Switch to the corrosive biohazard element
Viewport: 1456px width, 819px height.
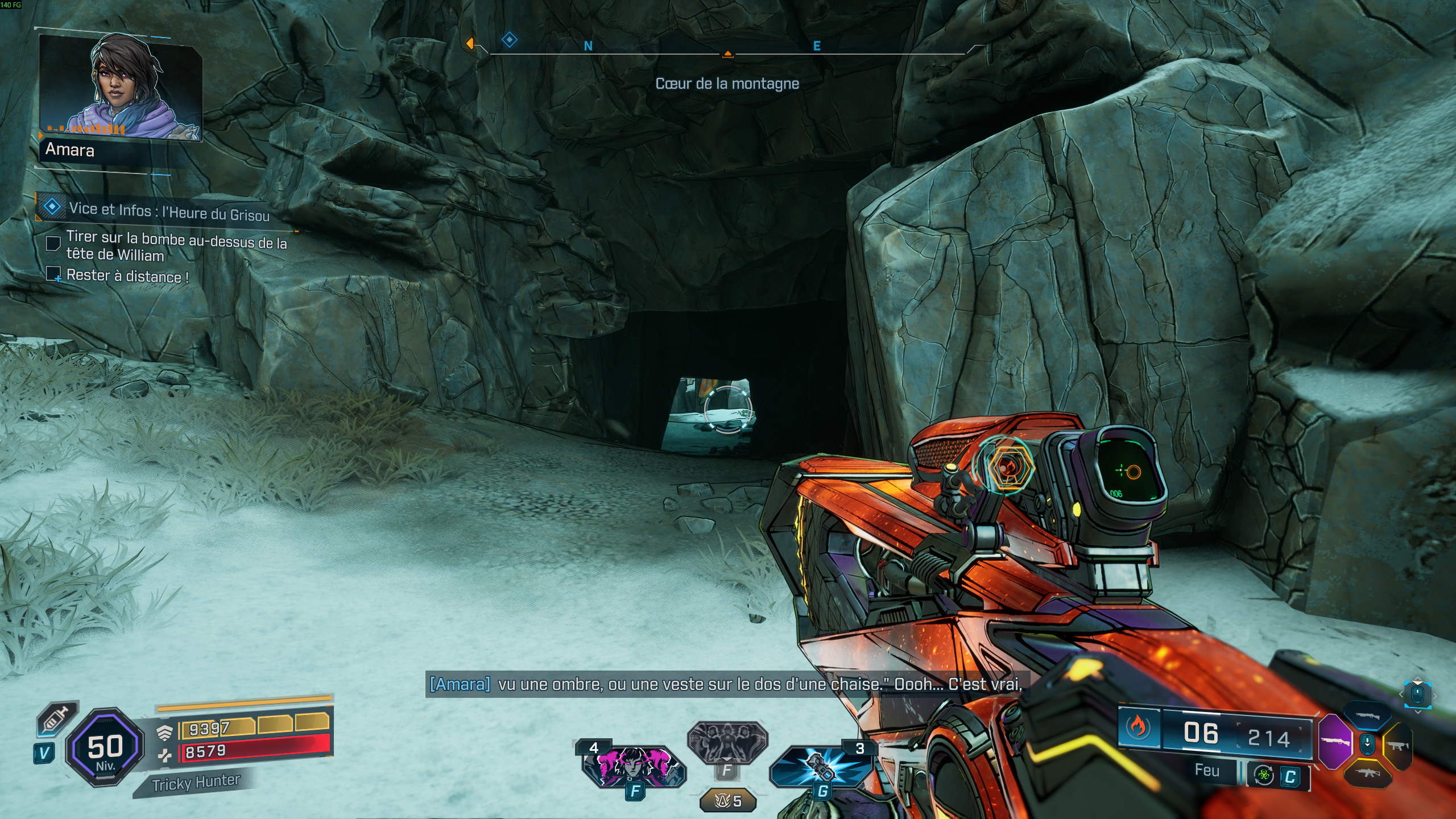point(1264,776)
